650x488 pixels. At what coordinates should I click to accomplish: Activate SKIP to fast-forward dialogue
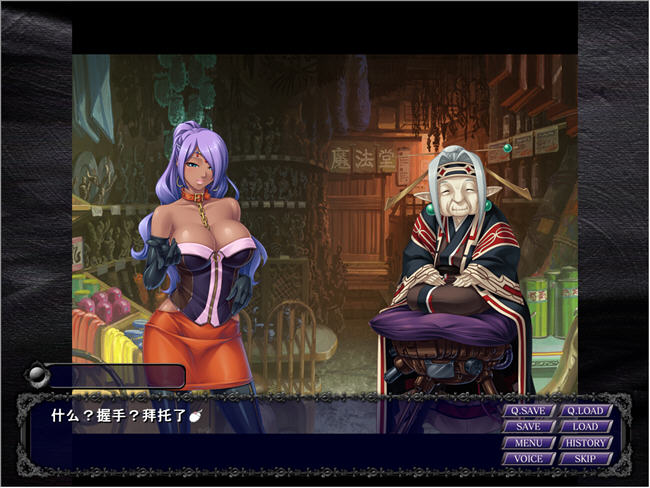pos(585,459)
